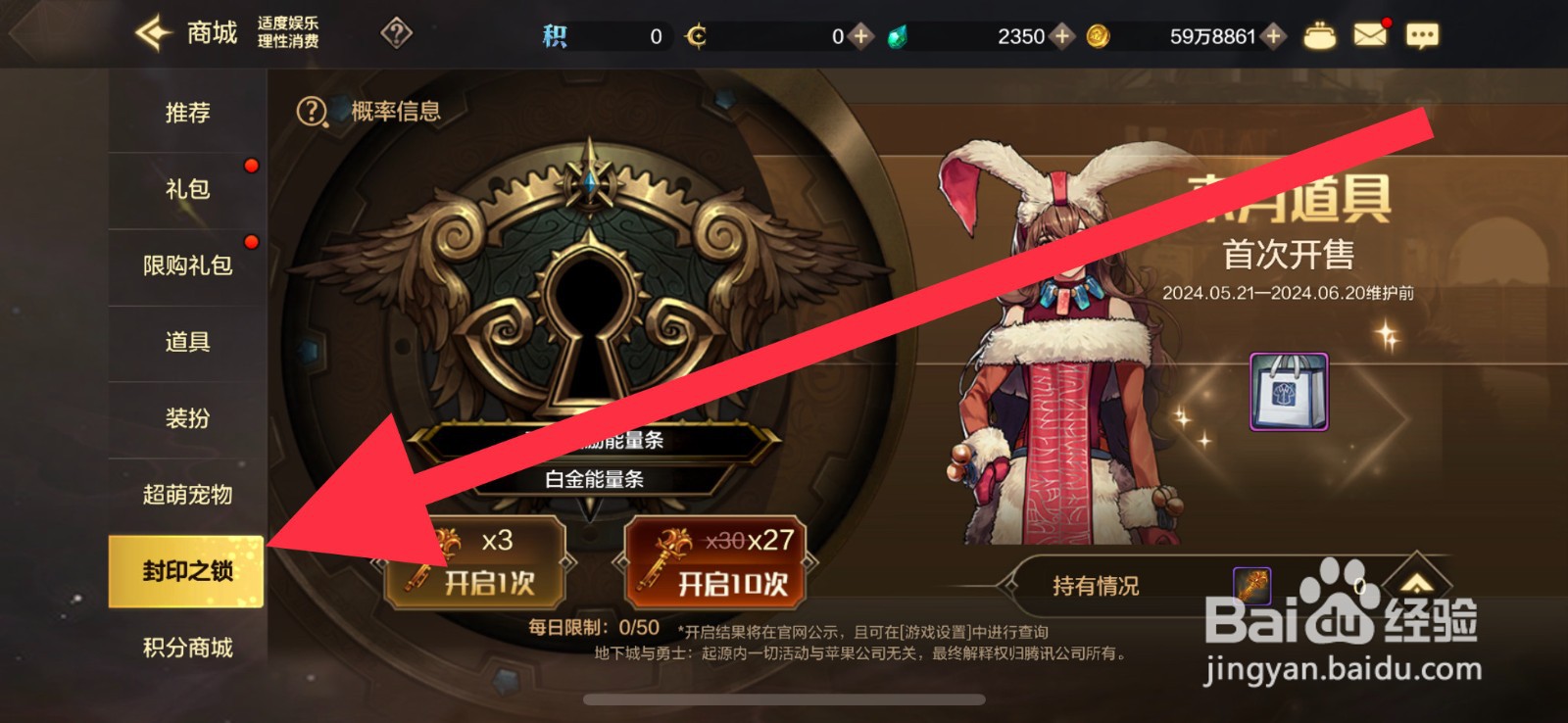This screenshot has height=723, width=1568.
Task: Select the 道具 category tab
Action: tap(186, 342)
